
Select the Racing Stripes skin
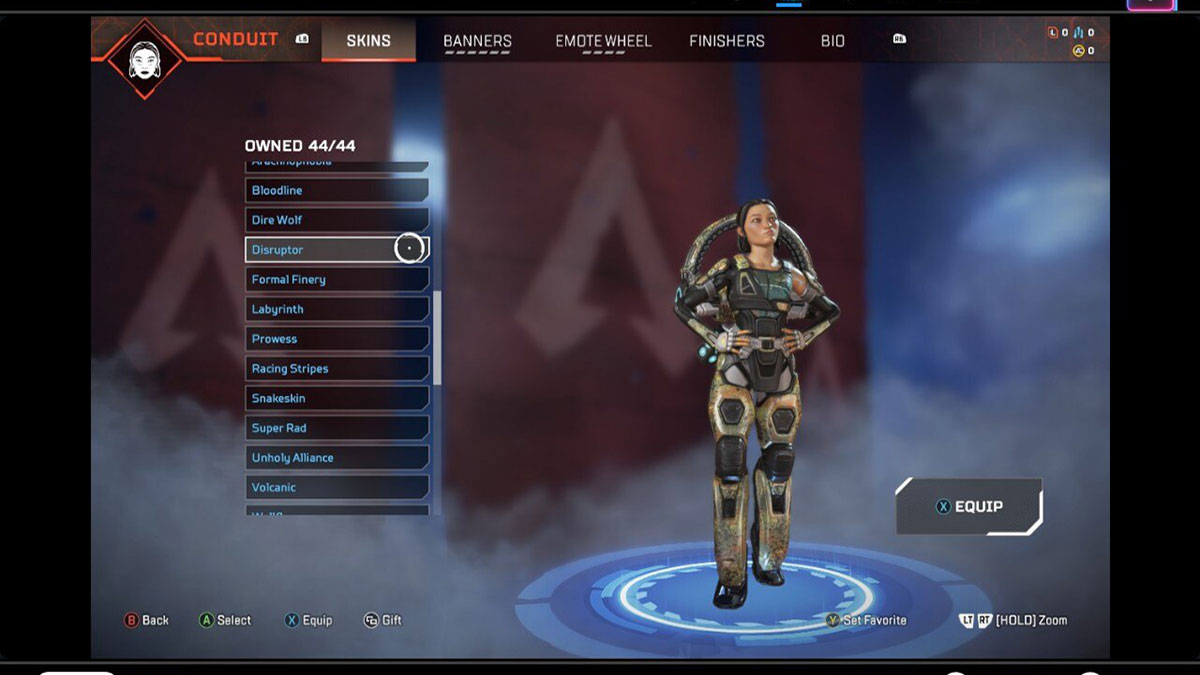(336, 369)
